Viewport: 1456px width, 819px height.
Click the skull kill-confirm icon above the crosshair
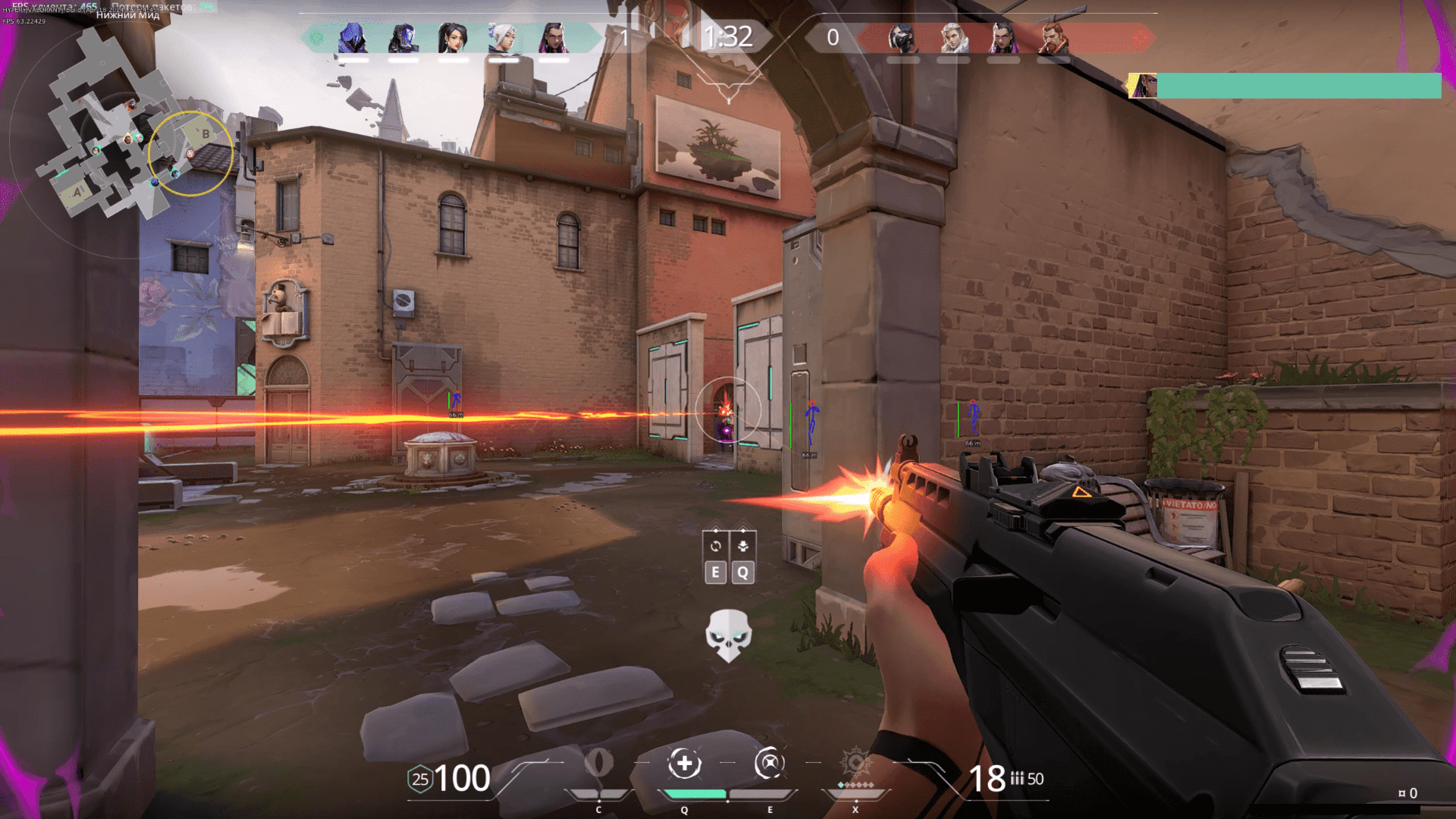(x=729, y=635)
